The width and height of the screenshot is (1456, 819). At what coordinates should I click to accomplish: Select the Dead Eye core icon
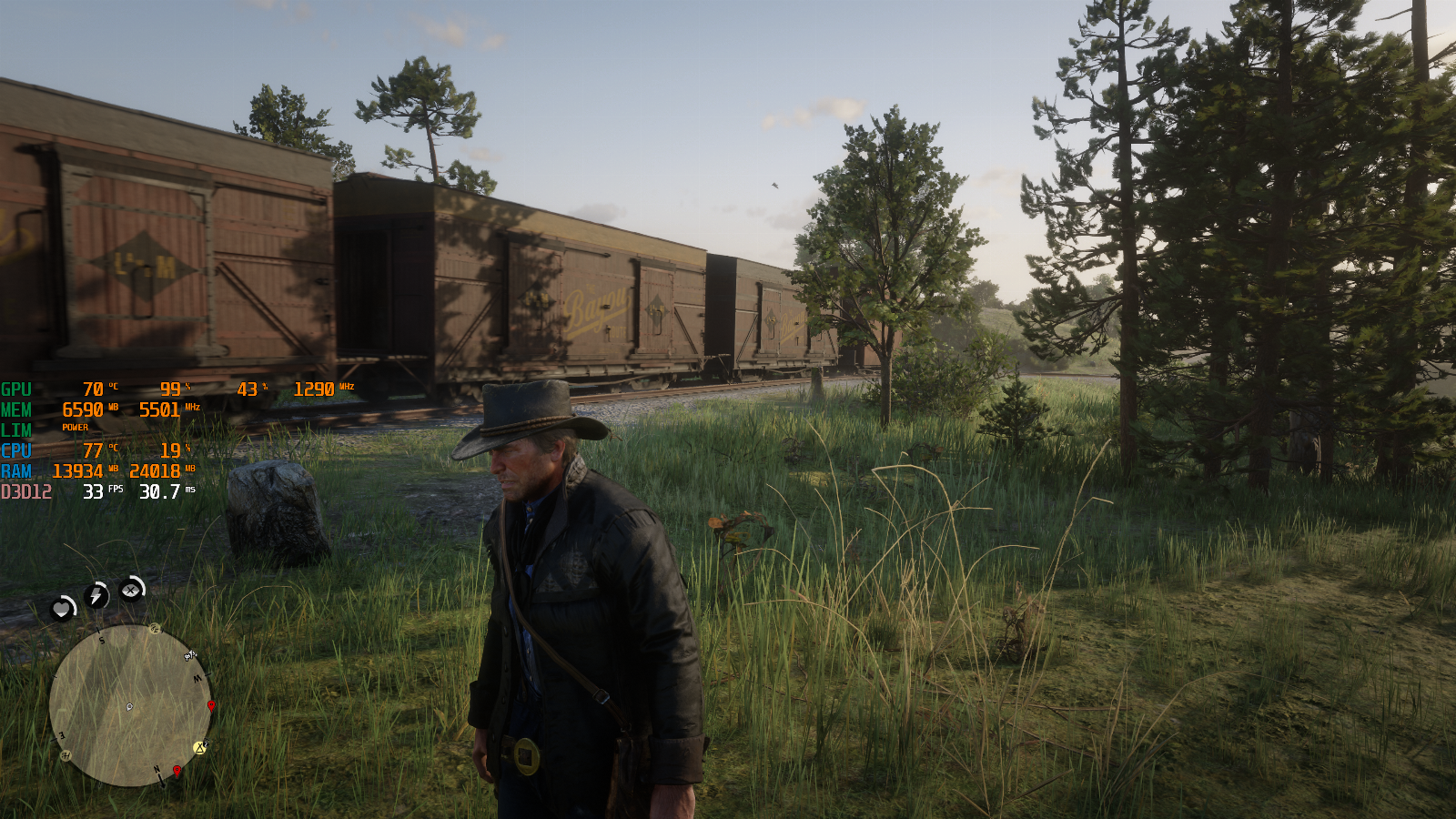pyautogui.click(x=132, y=590)
